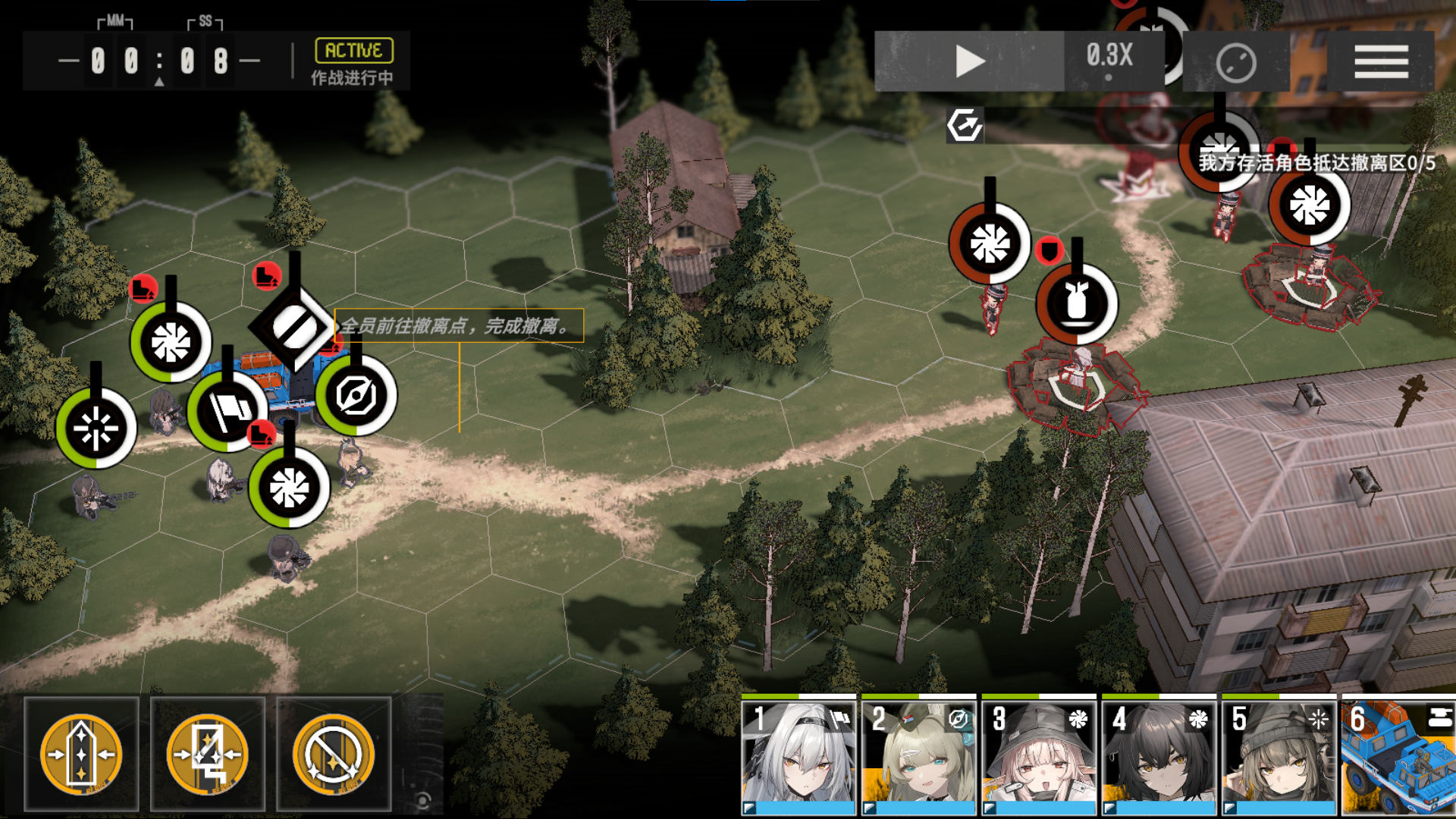Open the hamburger menu
1456x819 pixels.
[x=1381, y=61]
